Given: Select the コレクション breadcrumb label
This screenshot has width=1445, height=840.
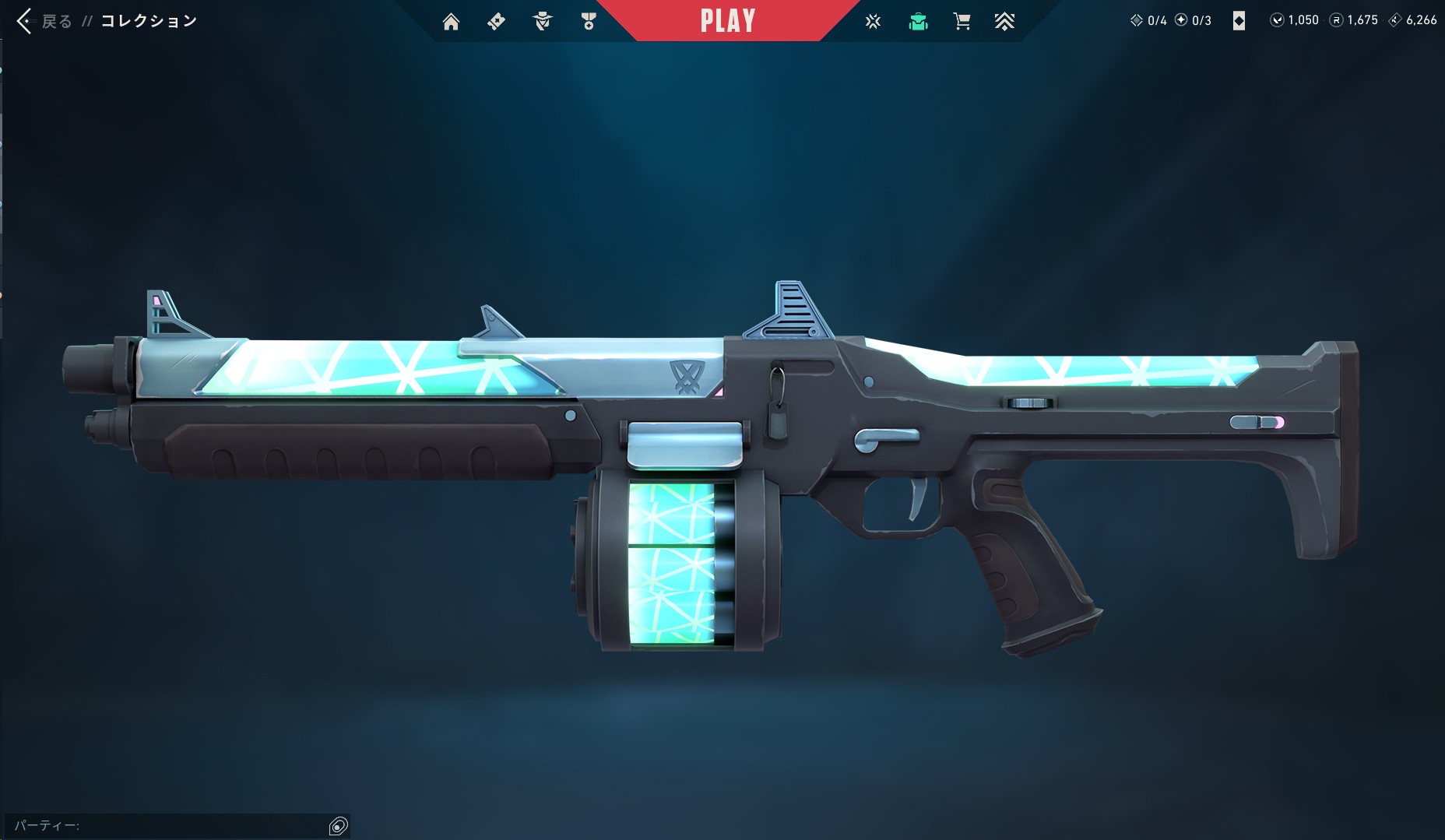Looking at the screenshot, I should (146, 21).
